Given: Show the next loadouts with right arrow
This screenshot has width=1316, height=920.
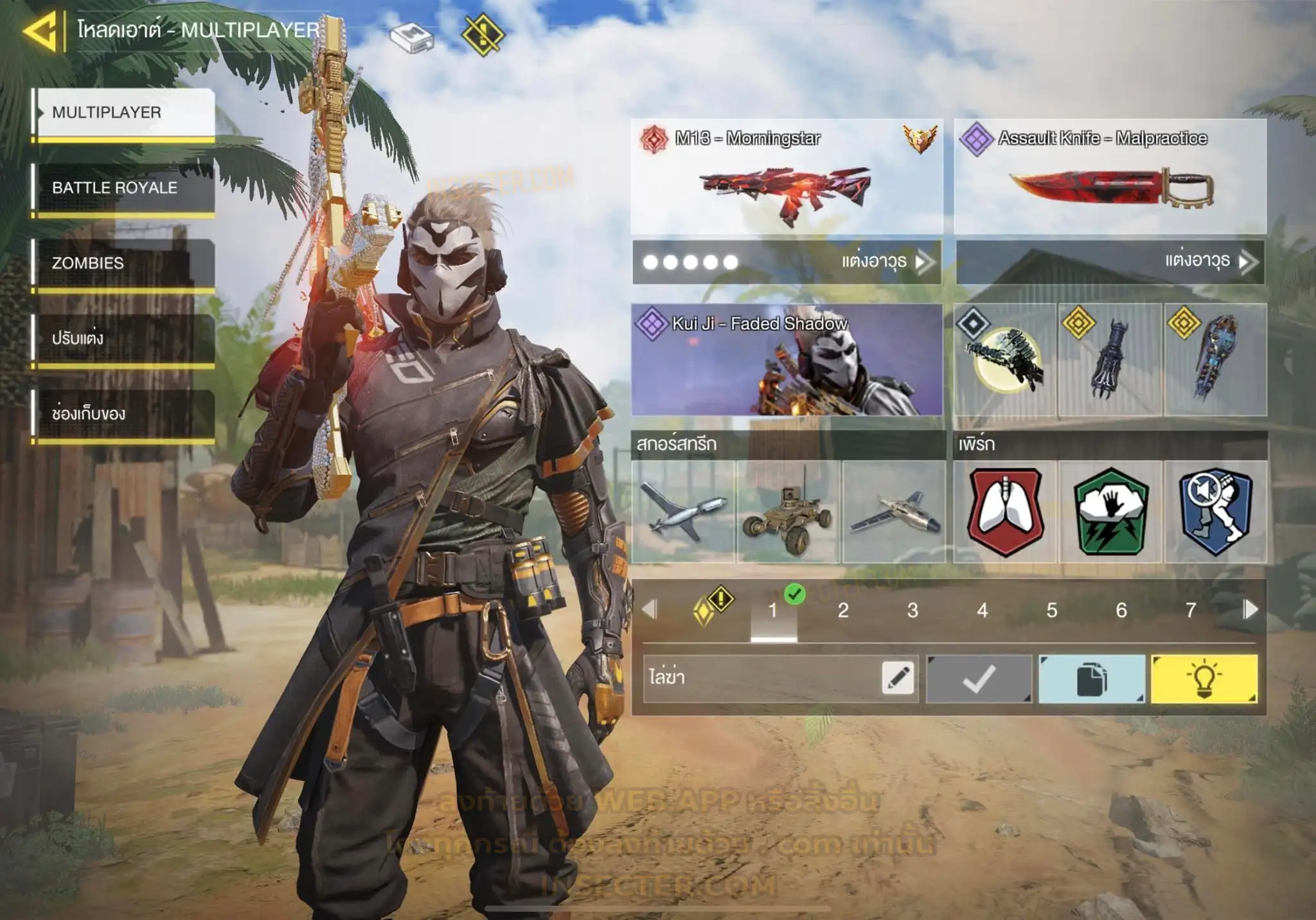Looking at the screenshot, I should point(1250,609).
